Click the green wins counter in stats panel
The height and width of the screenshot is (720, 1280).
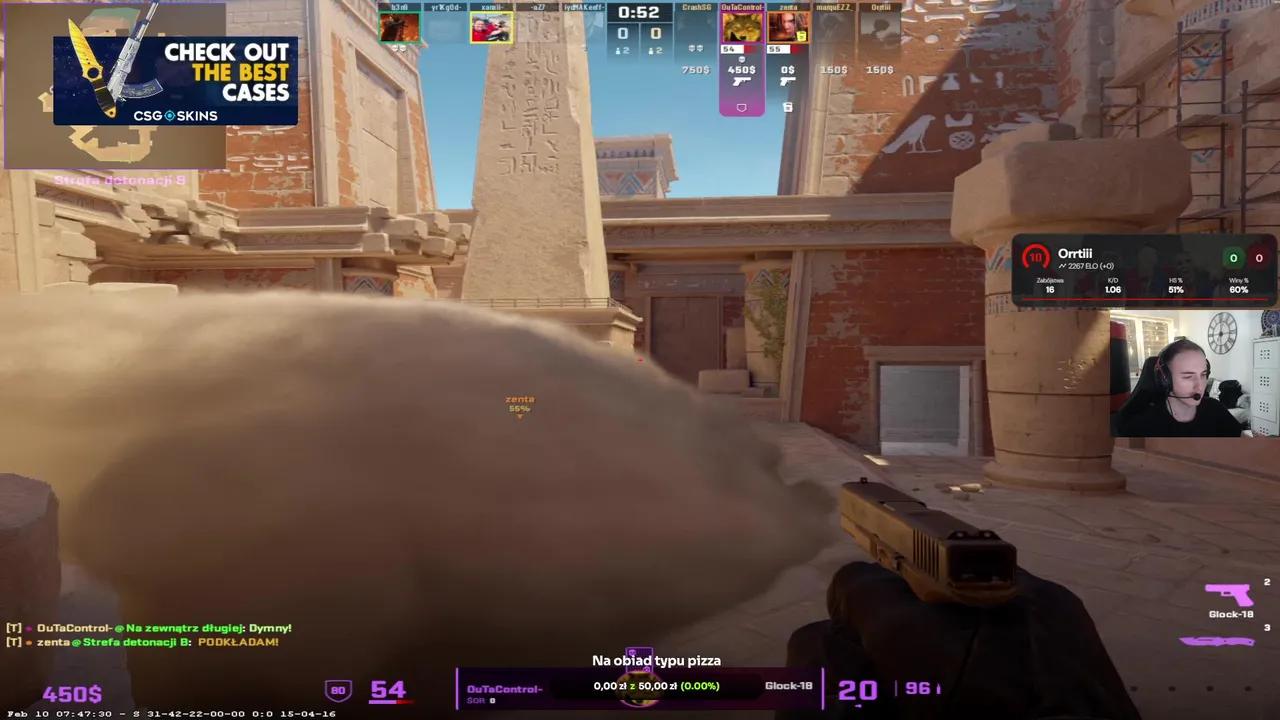(1233, 258)
